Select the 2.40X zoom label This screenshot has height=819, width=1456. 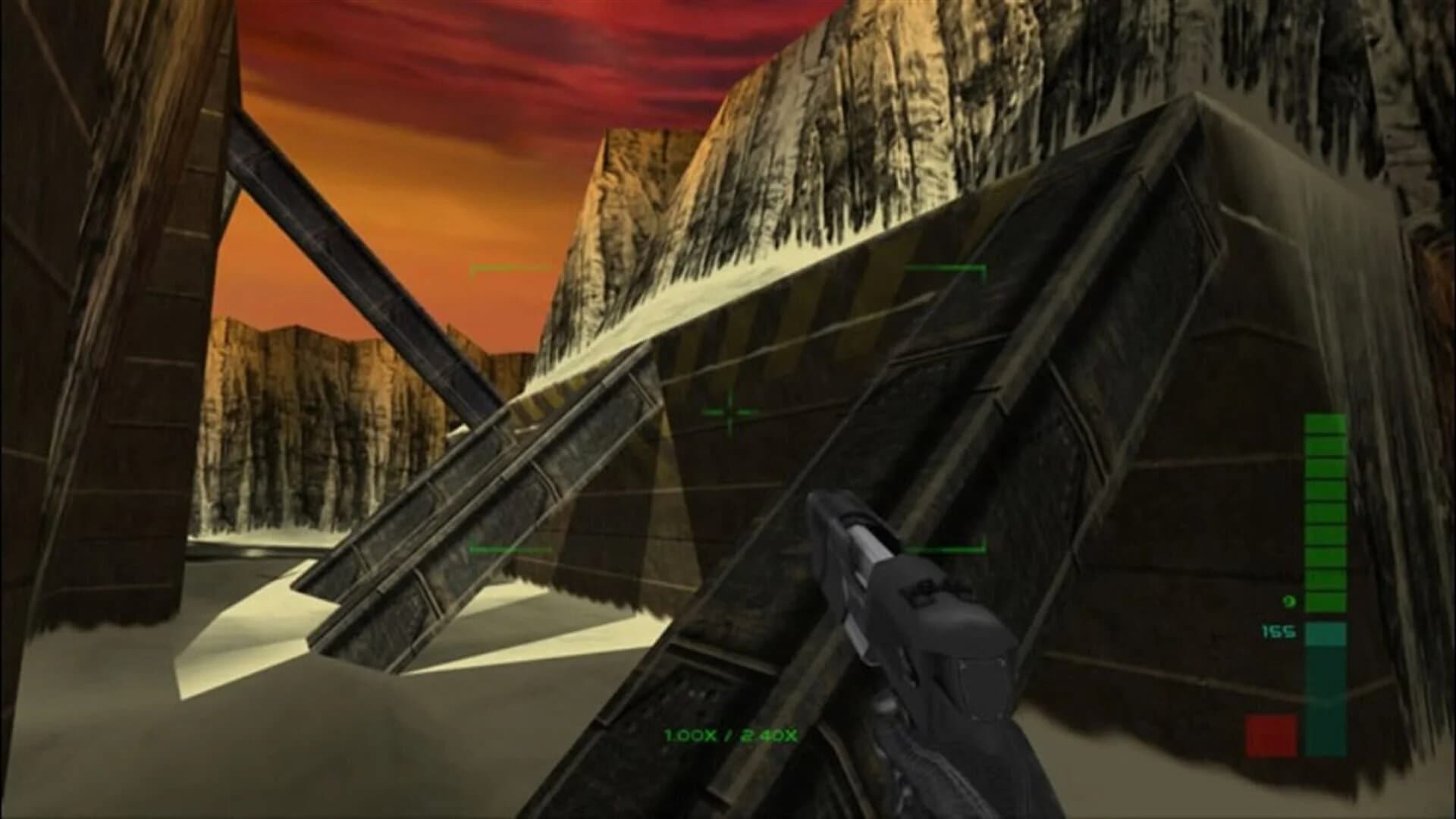coord(770,736)
